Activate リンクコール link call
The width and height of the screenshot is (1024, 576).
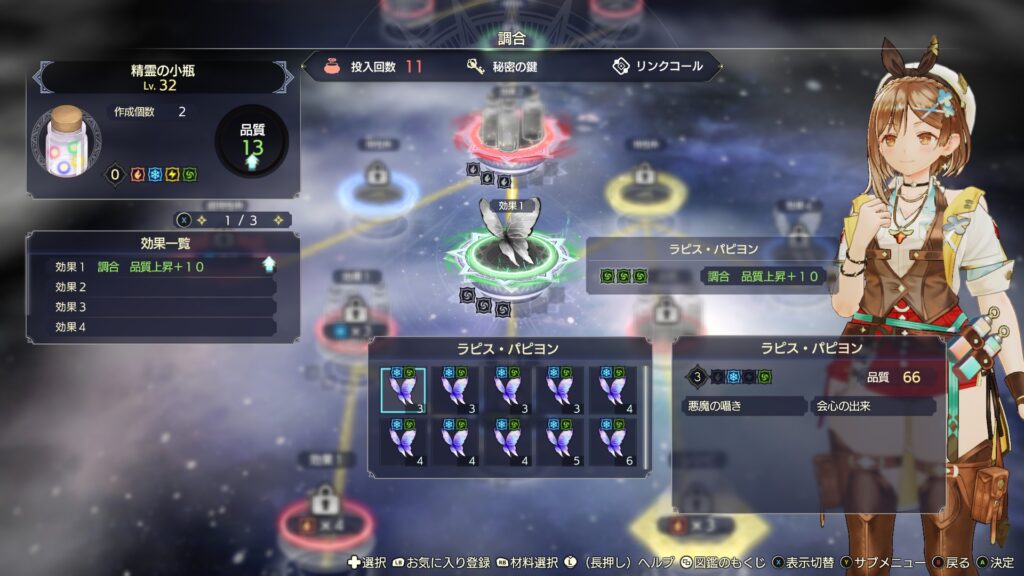659,67
